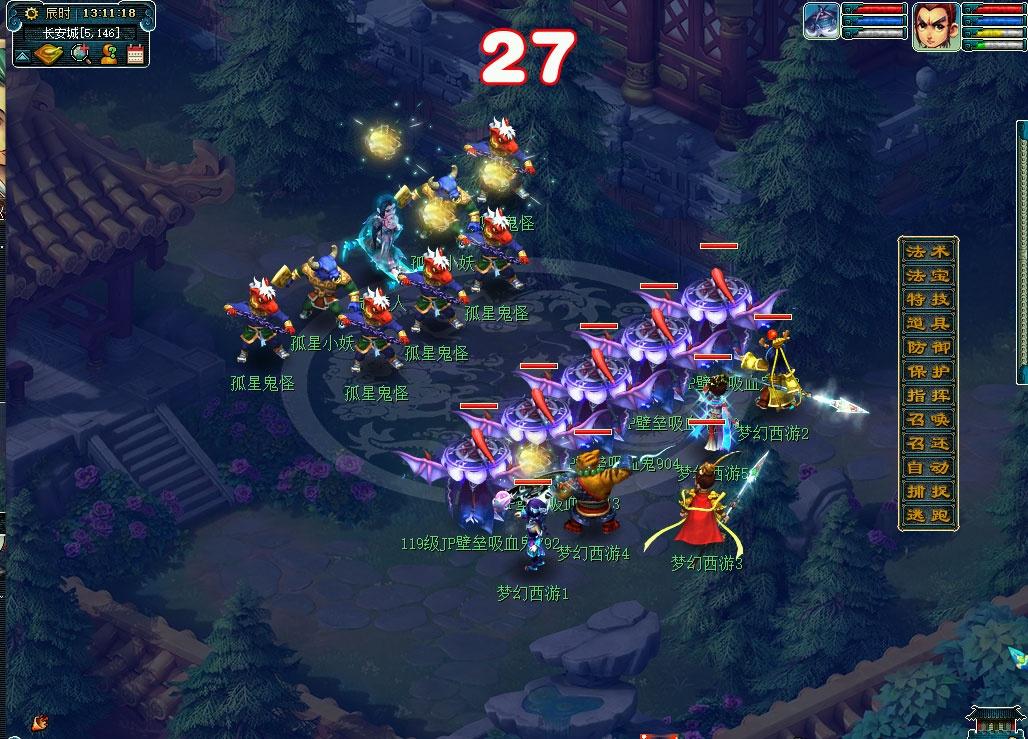Click the summoned pet portrait
The height and width of the screenshot is (739, 1028).
click(x=821, y=21)
